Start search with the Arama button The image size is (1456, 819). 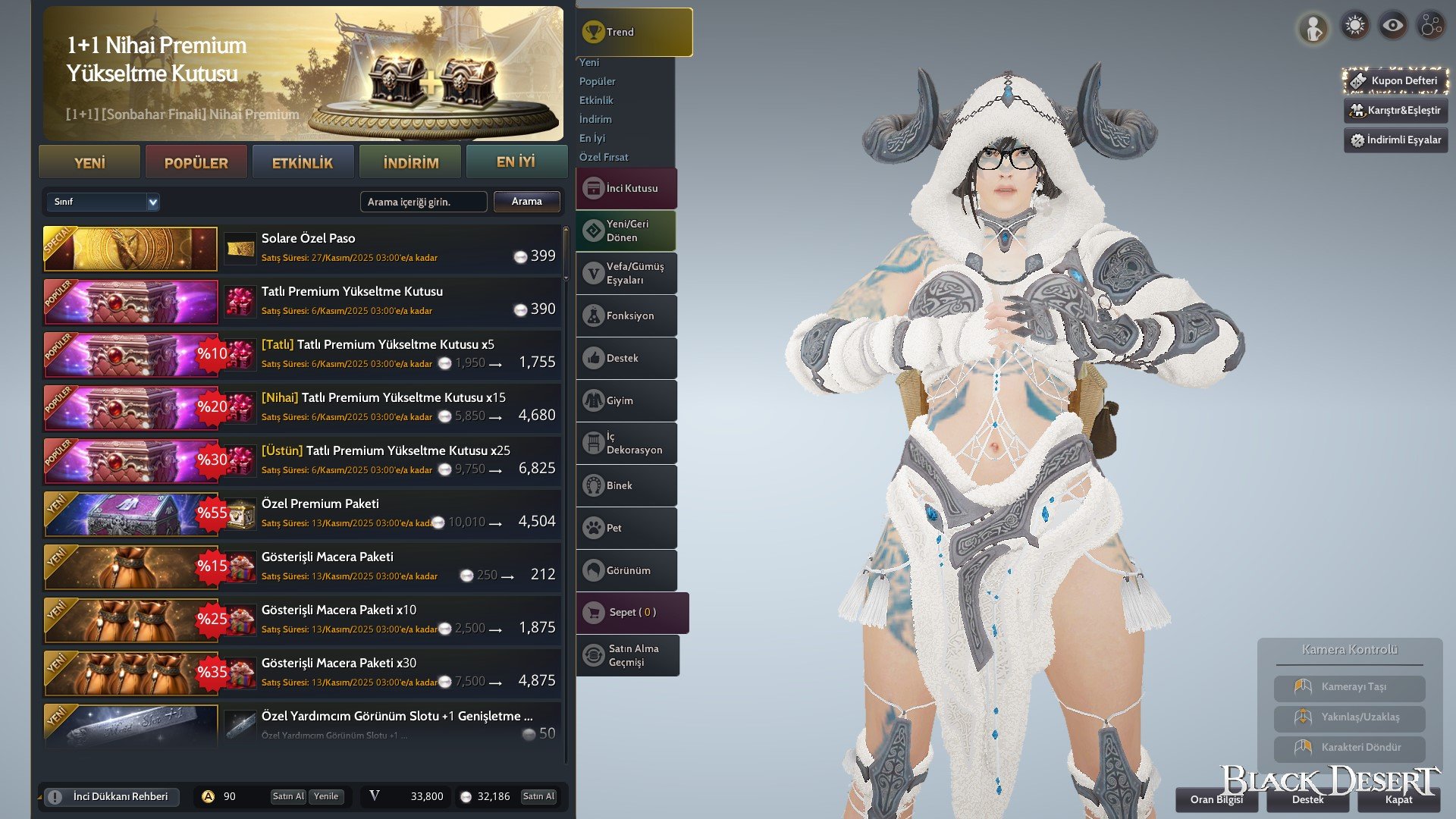pos(526,202)
